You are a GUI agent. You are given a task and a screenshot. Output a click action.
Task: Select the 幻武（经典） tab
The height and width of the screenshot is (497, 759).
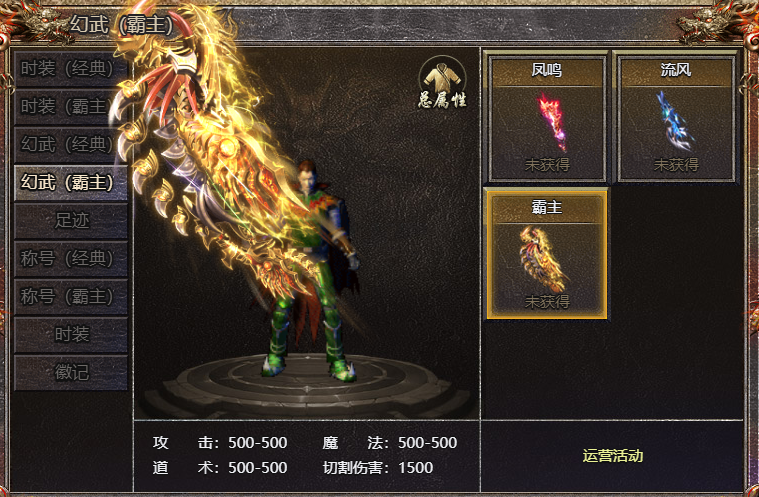[x=71, y=144]
